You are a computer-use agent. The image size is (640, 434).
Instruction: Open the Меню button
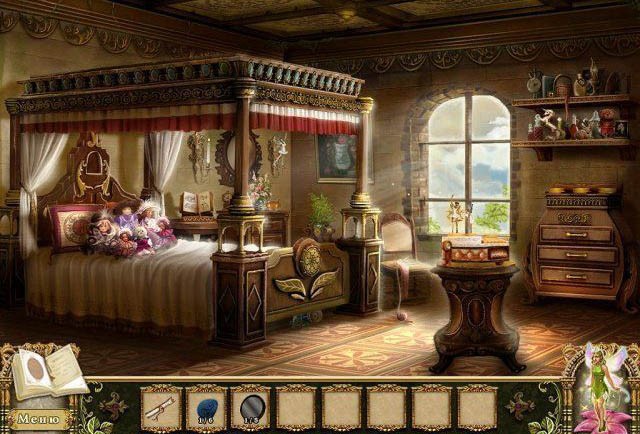(38, 419)
